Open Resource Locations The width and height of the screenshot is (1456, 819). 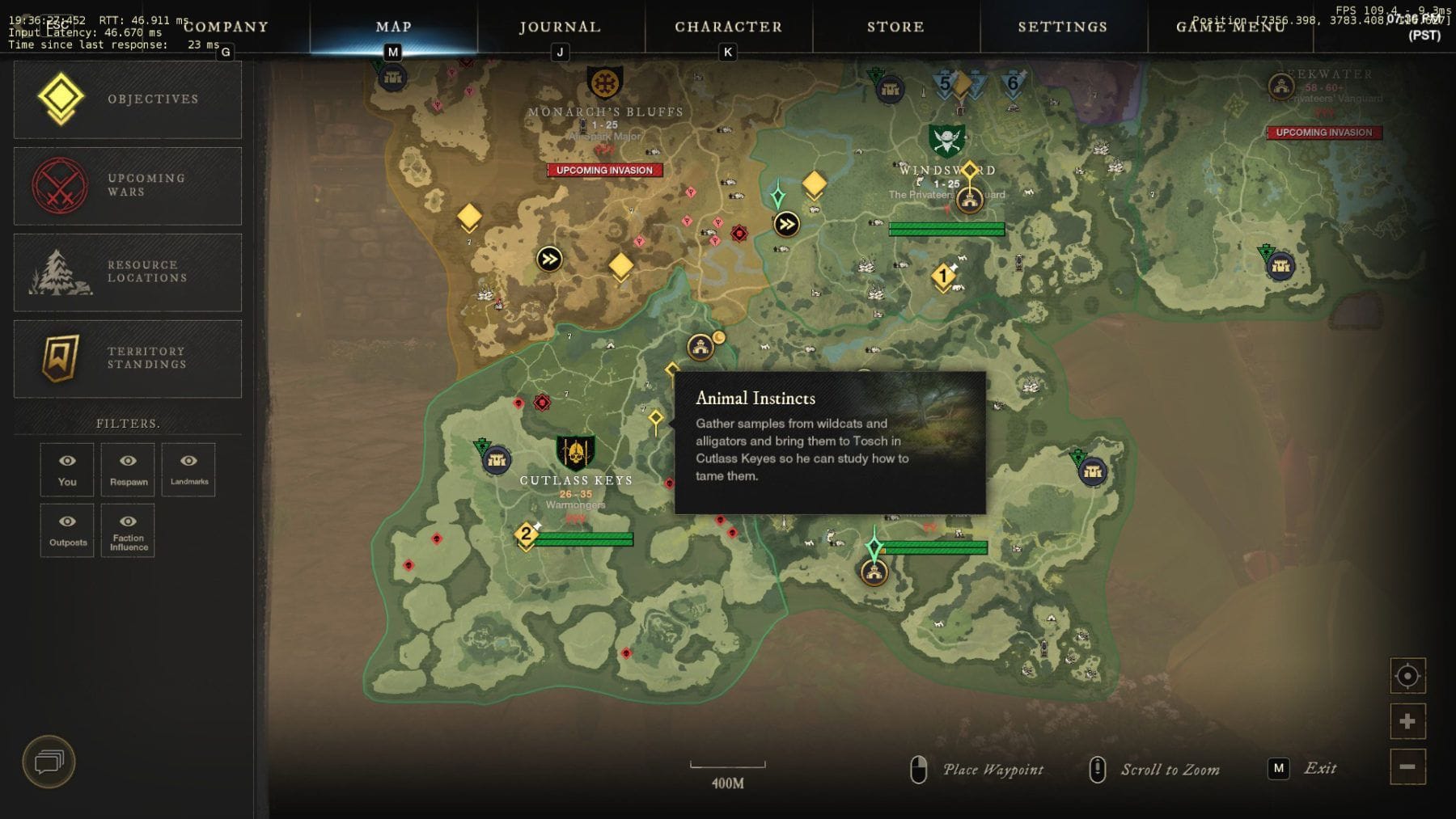(62, 272)
